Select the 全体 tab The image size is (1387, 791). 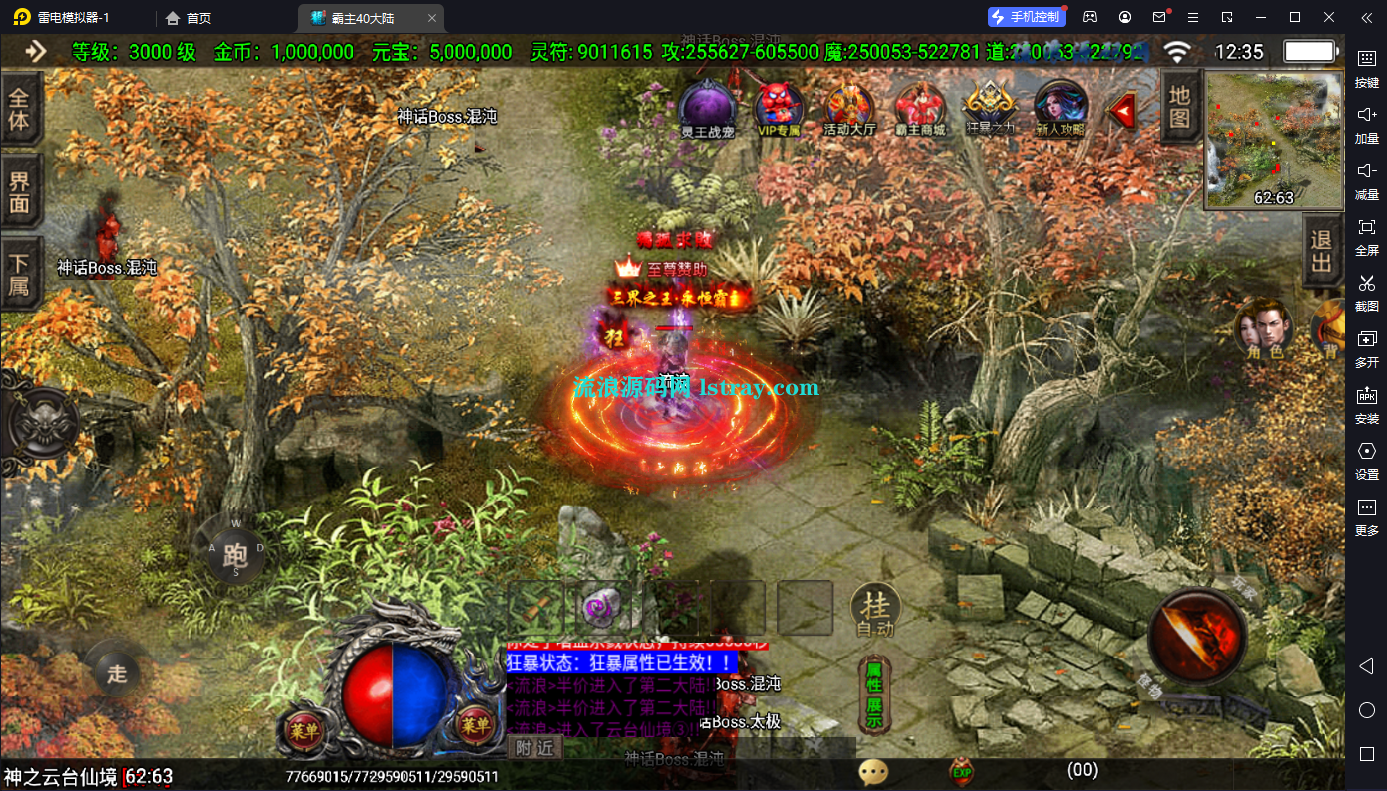[20, 111]
